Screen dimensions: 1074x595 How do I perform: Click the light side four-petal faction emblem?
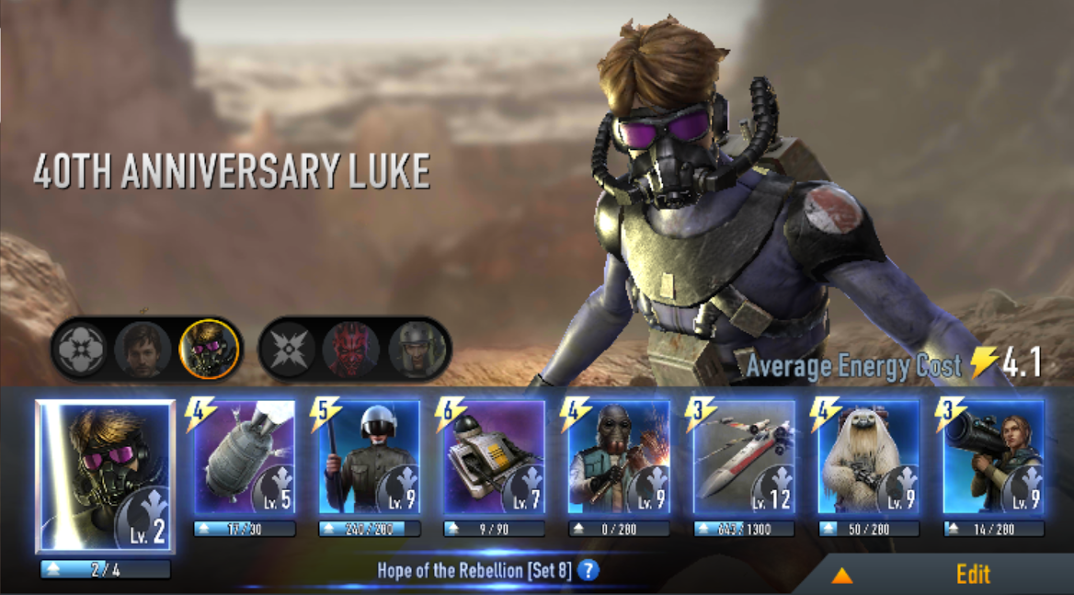pyautogui.click(x=78, y=350)
